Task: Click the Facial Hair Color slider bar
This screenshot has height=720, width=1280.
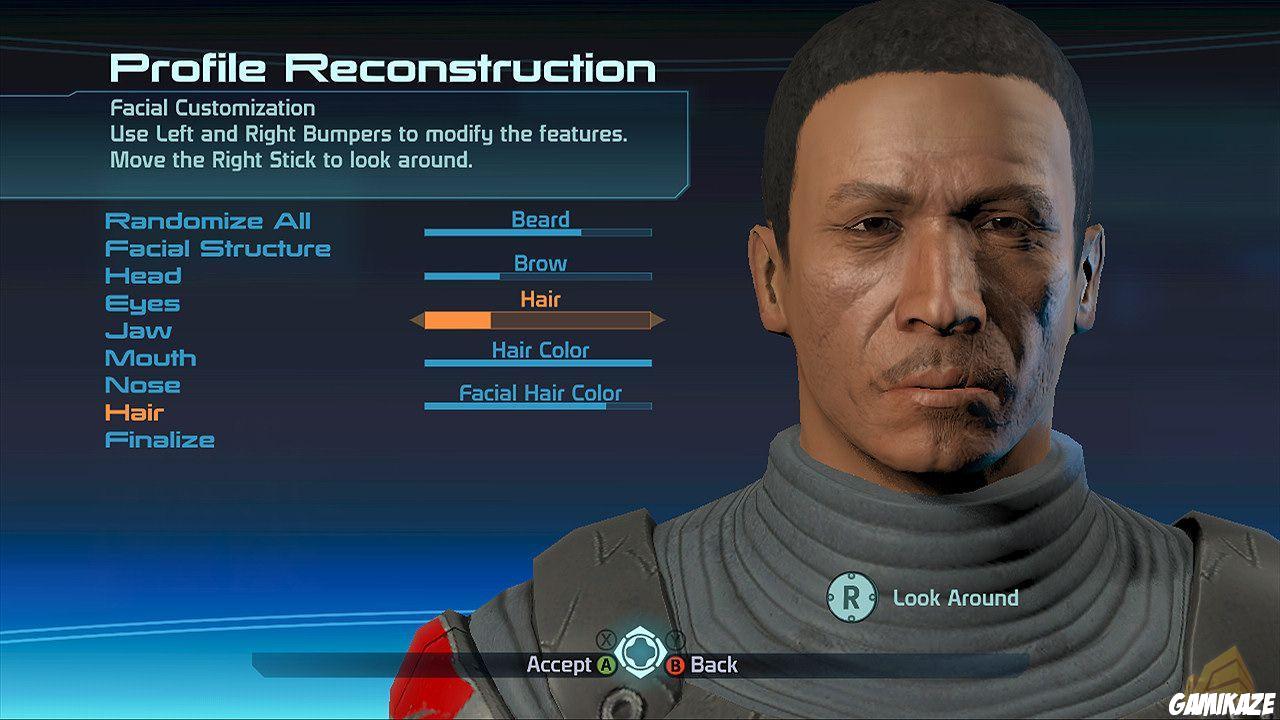Action: pyautogui.click(x=538, y=406)
